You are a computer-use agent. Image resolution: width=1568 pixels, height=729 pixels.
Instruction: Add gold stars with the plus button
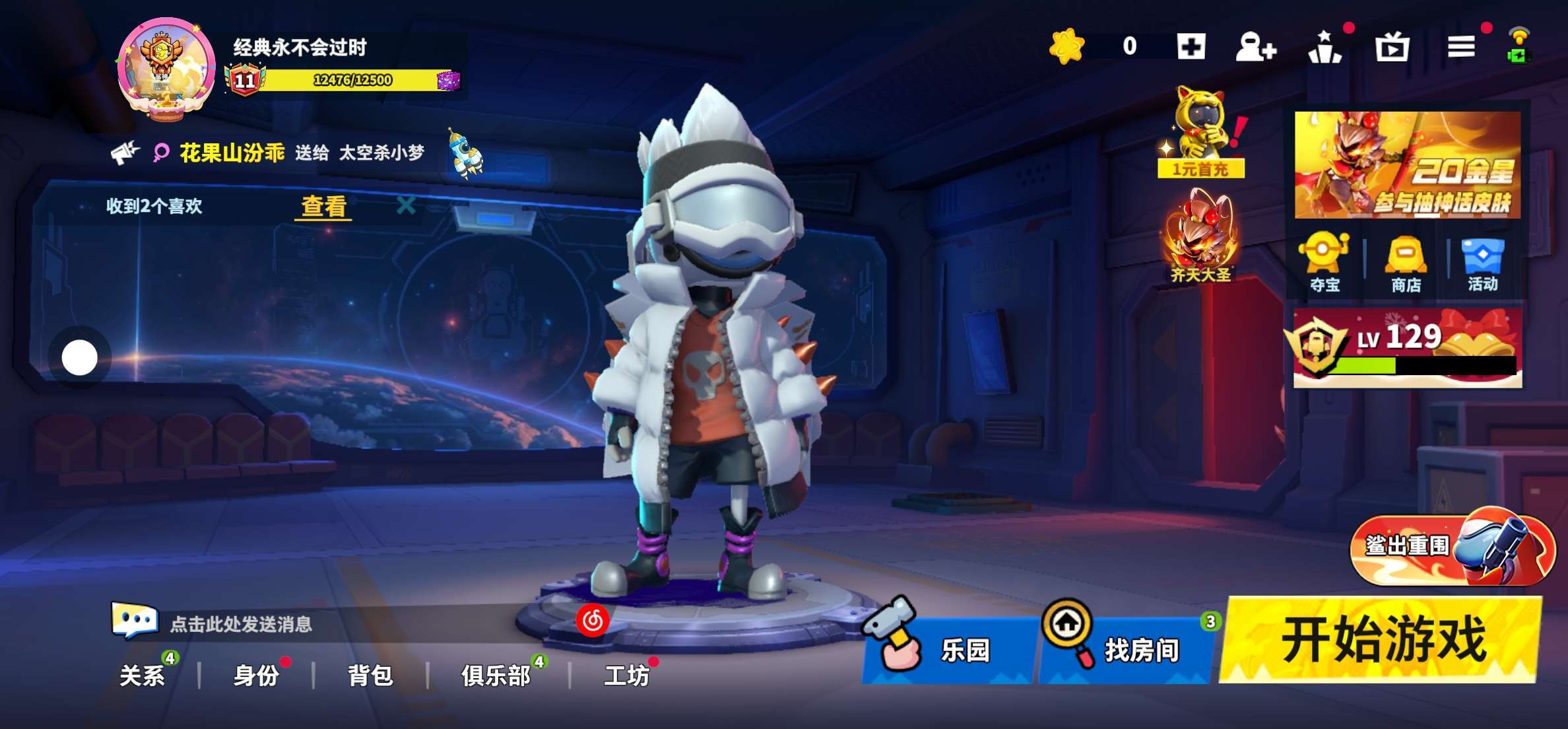[1191, 46]
